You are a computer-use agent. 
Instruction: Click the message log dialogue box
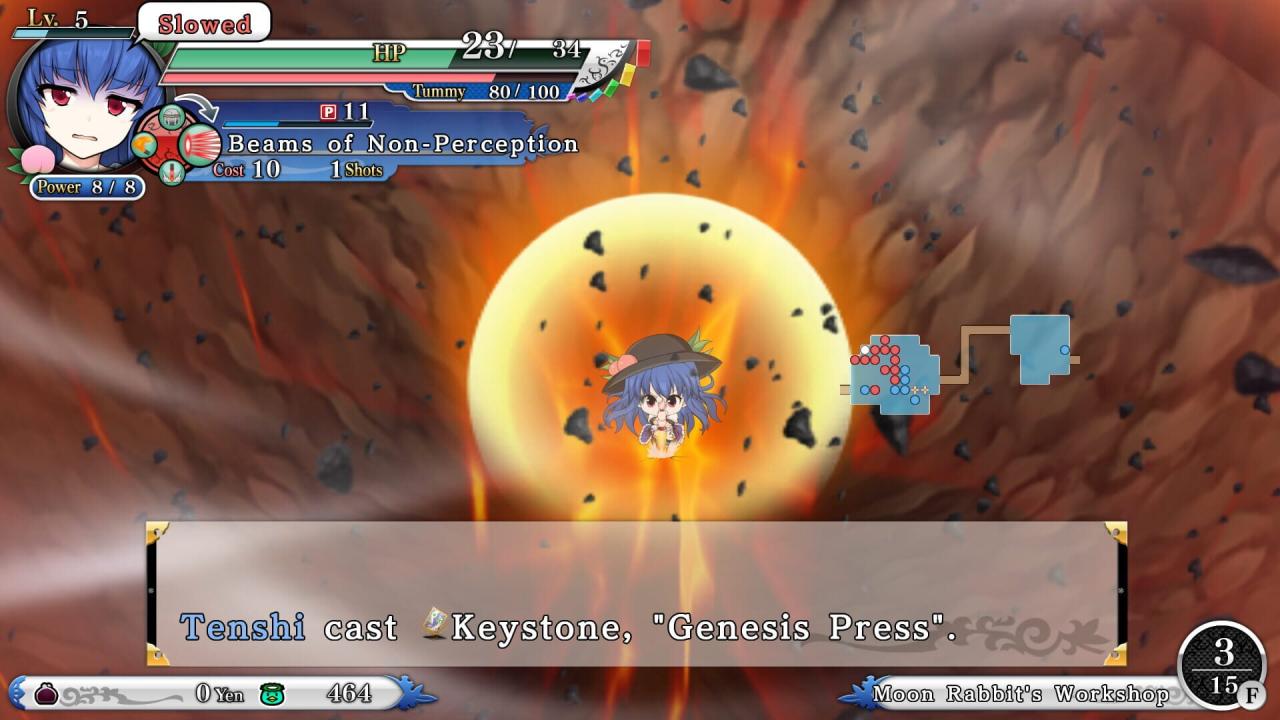coord(636,593)
